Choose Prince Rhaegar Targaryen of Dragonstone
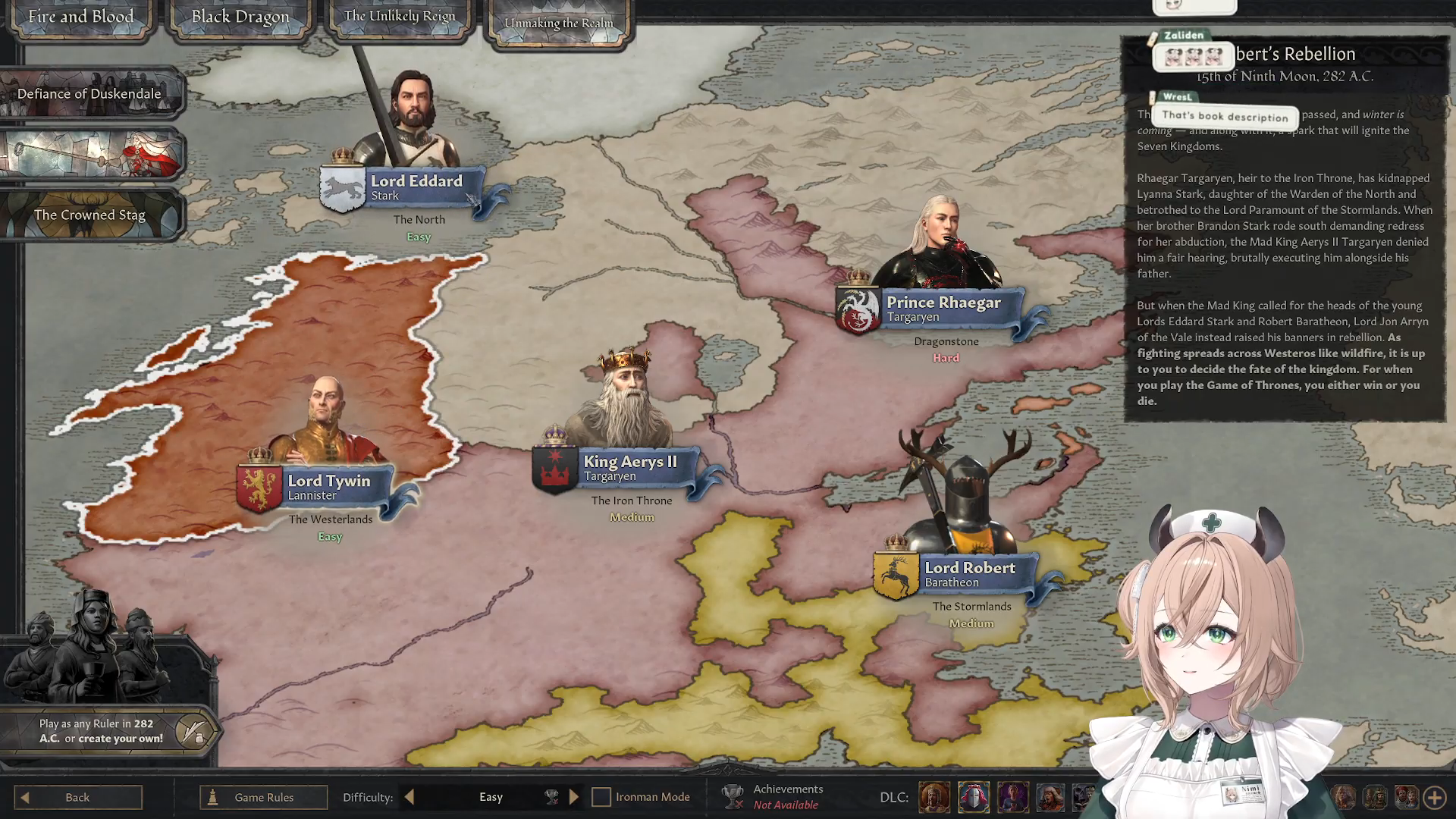This screenshot has width=1456, height=819. (x=943, y=309)
